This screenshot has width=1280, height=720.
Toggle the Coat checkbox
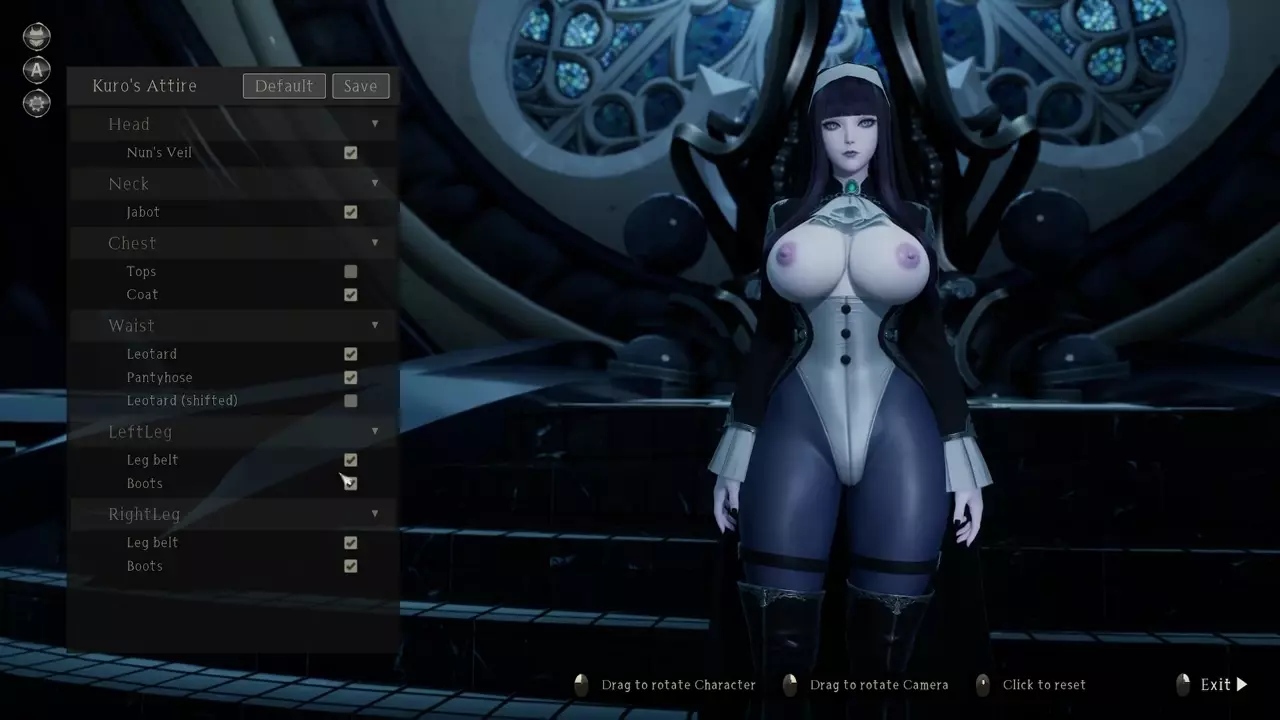point(351,295)
